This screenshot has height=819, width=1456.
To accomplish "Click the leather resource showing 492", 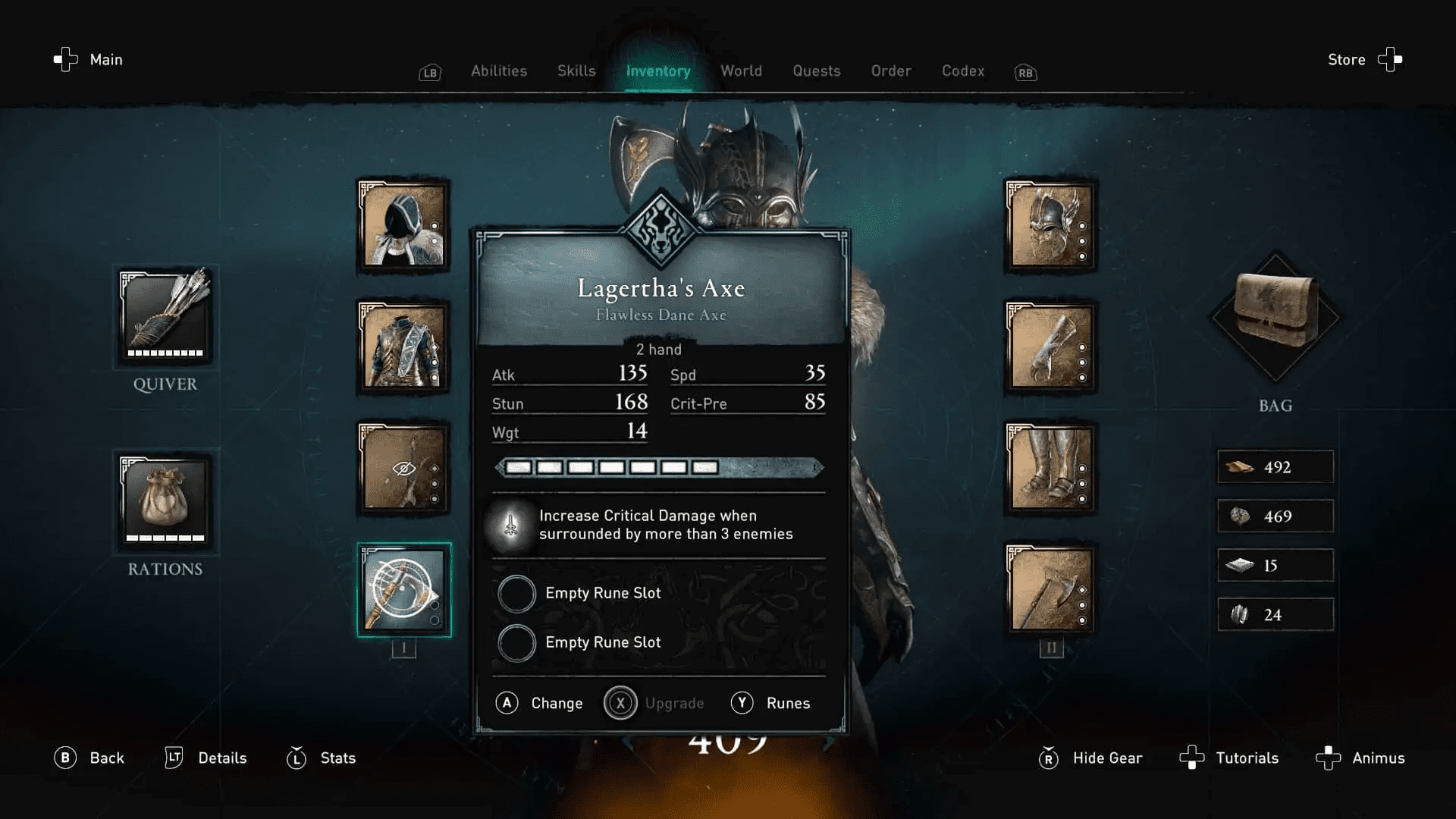I will [1275, 467].
